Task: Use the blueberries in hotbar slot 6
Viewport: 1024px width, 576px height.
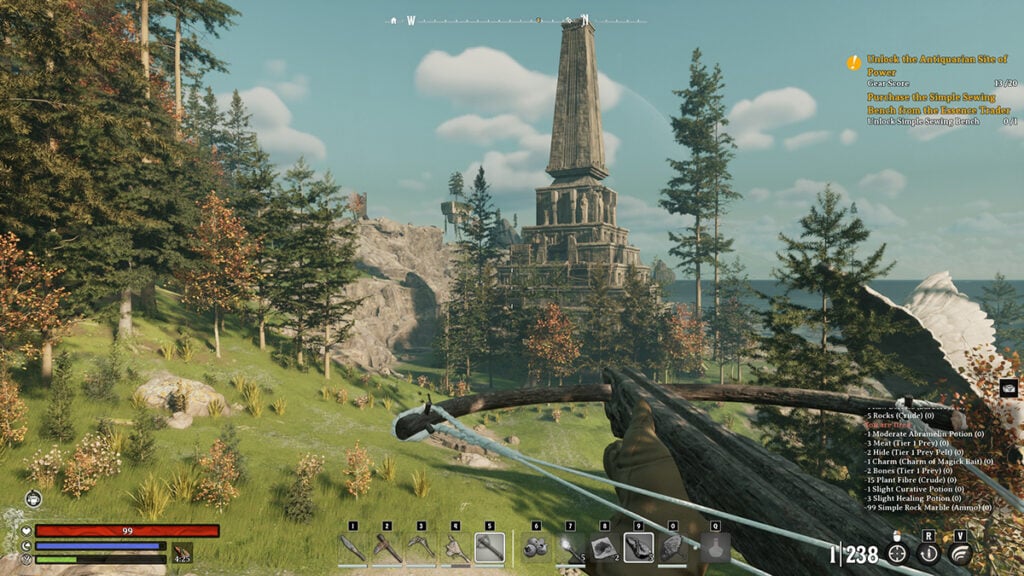Action: click(536, 548)
